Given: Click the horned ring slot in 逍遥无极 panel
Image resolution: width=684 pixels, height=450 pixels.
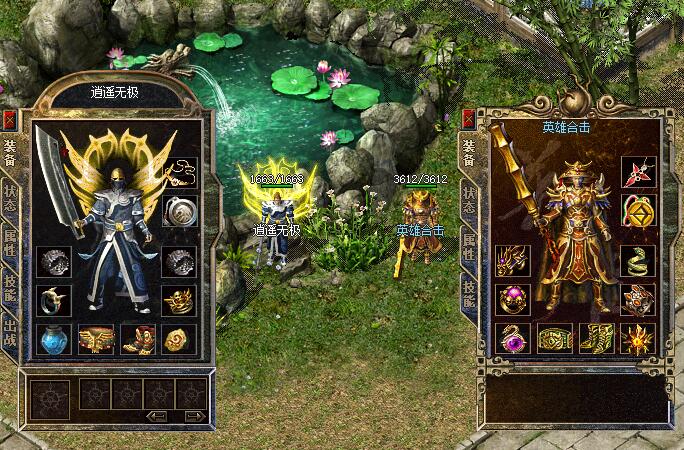Looking at the screenshot, I should point(53,299).
